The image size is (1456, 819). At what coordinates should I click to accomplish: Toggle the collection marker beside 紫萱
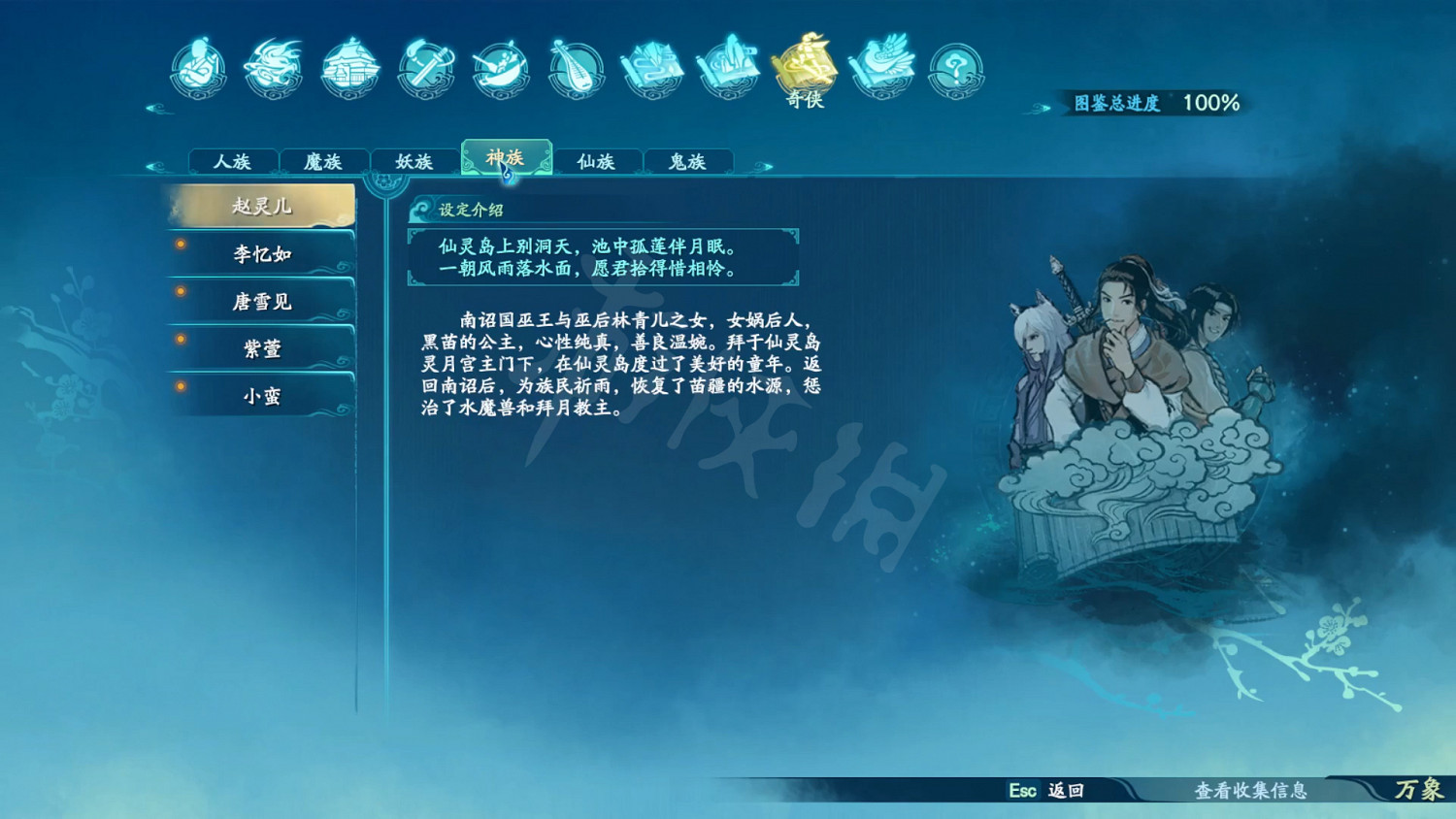tap(180, 339)
